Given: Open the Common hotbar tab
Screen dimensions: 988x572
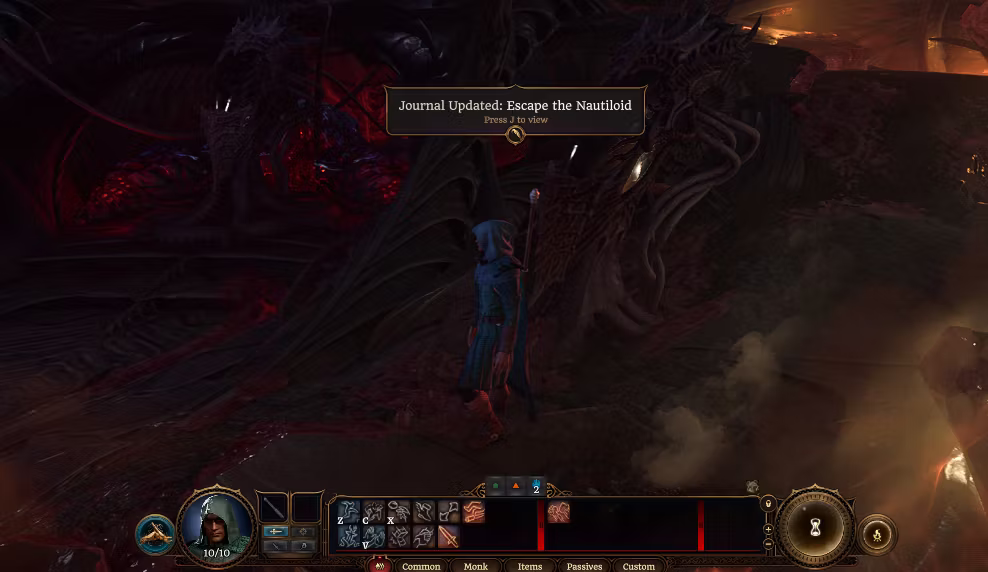Looking at the screenshot, I should pos(421,566).
